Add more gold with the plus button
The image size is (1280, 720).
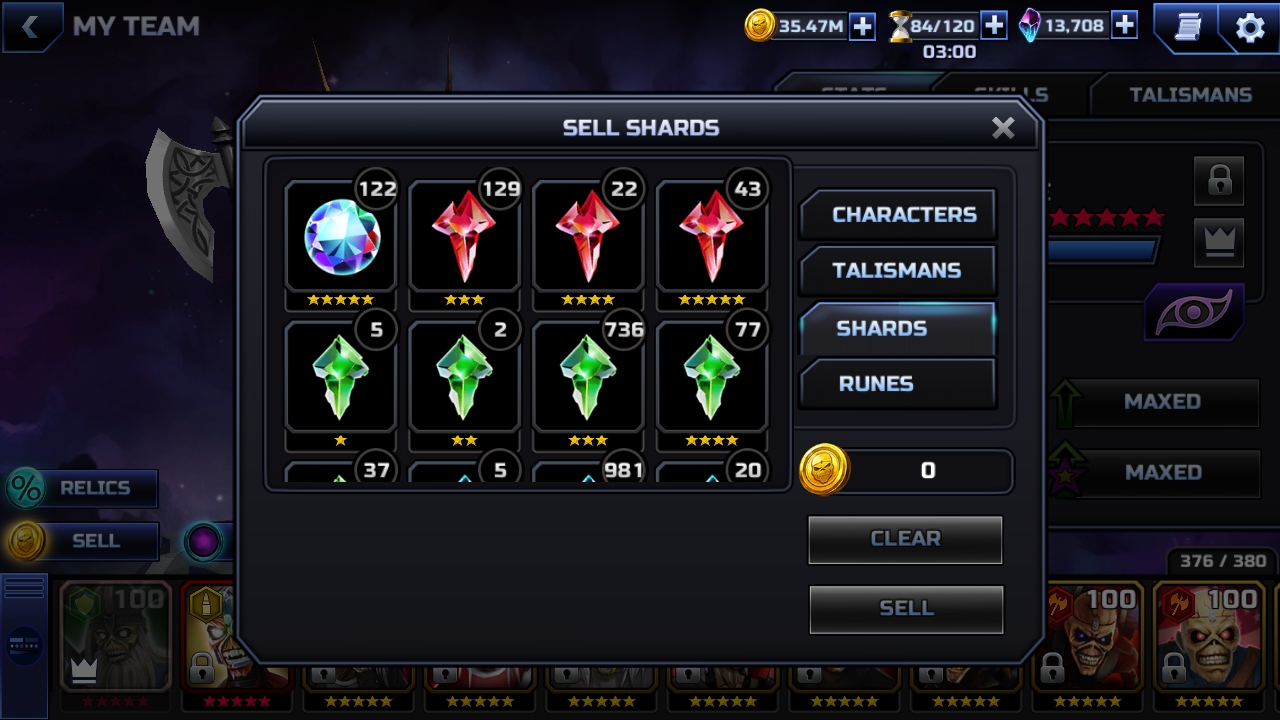tap(862, 27)
